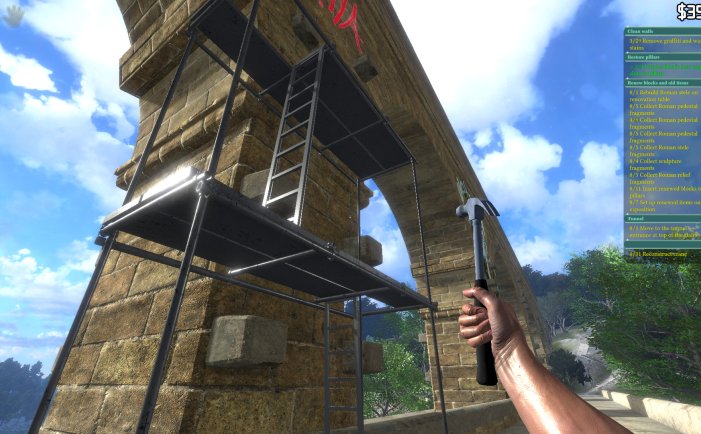The height and width of the screenshot is (434, 701).
Task: Select the Collect Roman stele fragments objective
Action: click(x=662, y=148)
